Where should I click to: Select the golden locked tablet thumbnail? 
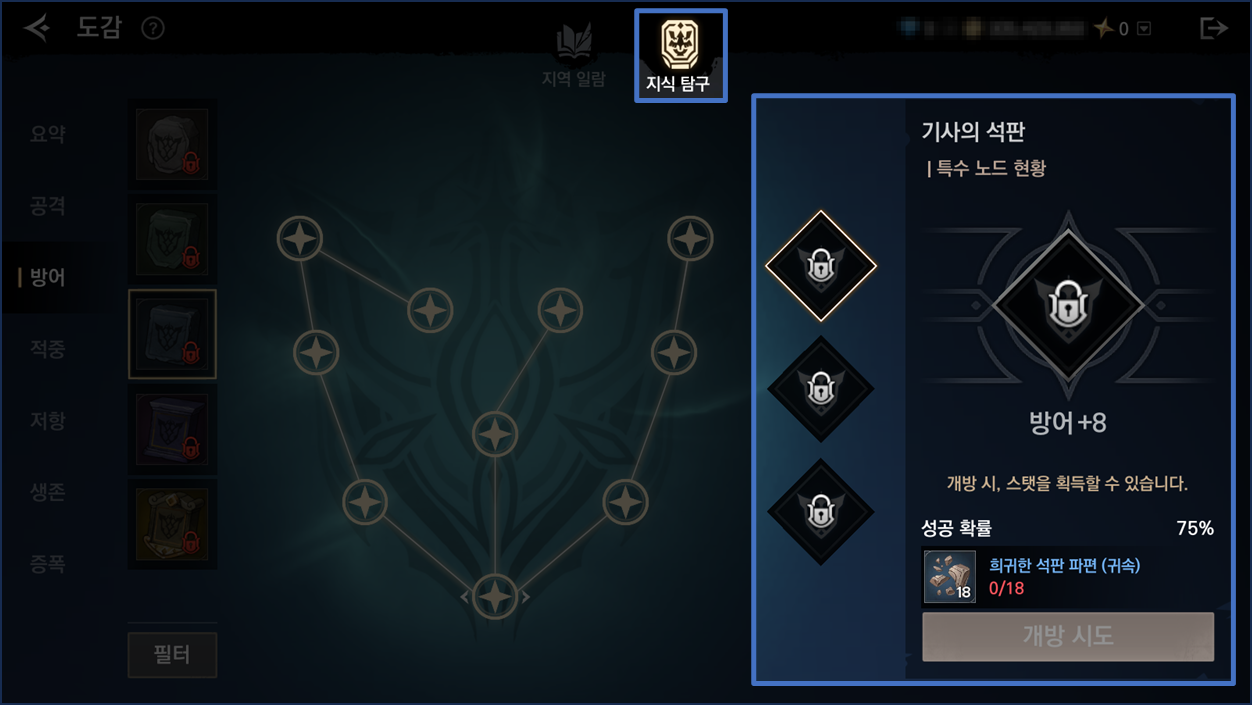tap(172, 524)
